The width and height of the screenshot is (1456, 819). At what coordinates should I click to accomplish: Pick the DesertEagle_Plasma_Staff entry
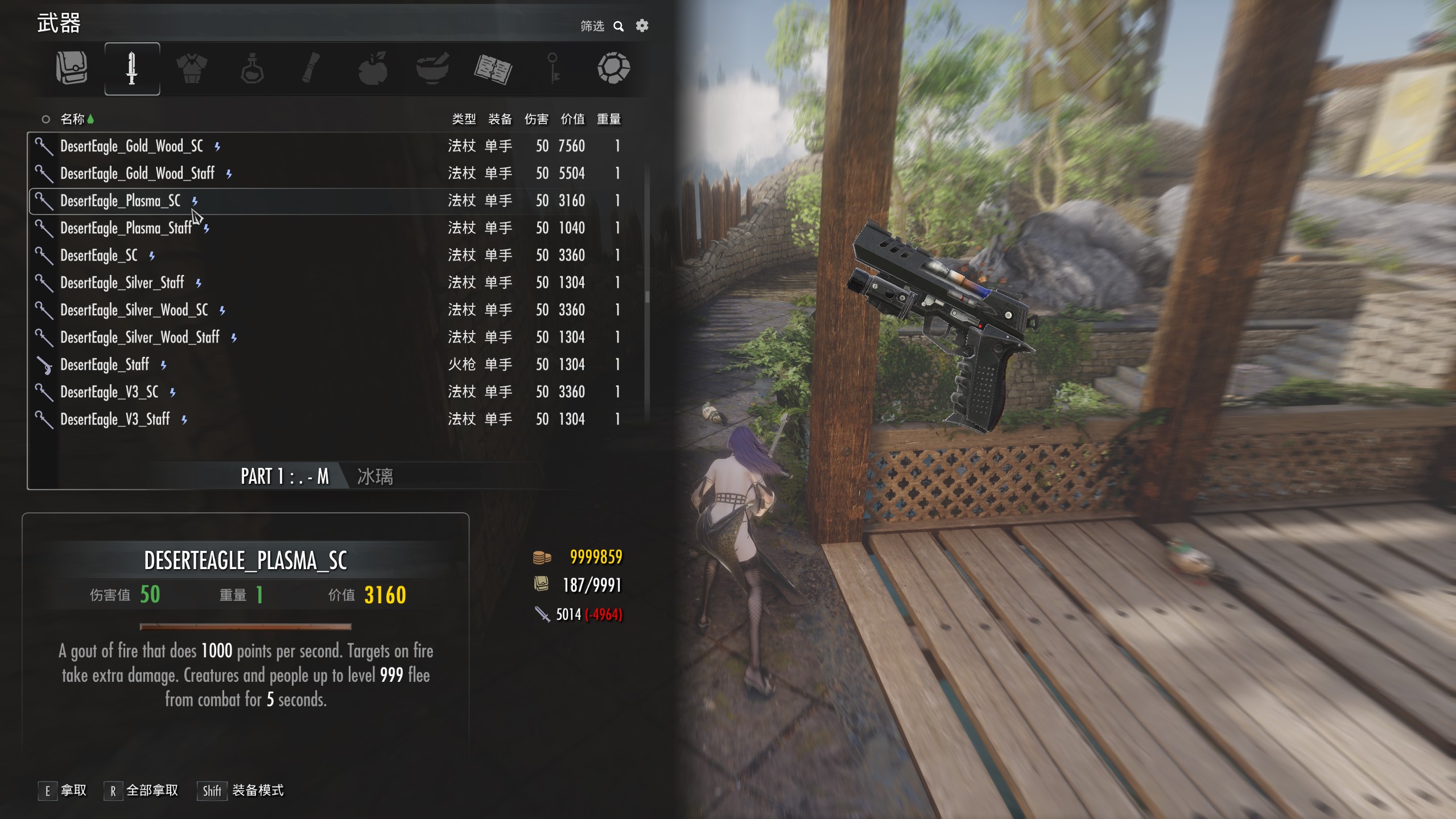[x=126, y=228]
